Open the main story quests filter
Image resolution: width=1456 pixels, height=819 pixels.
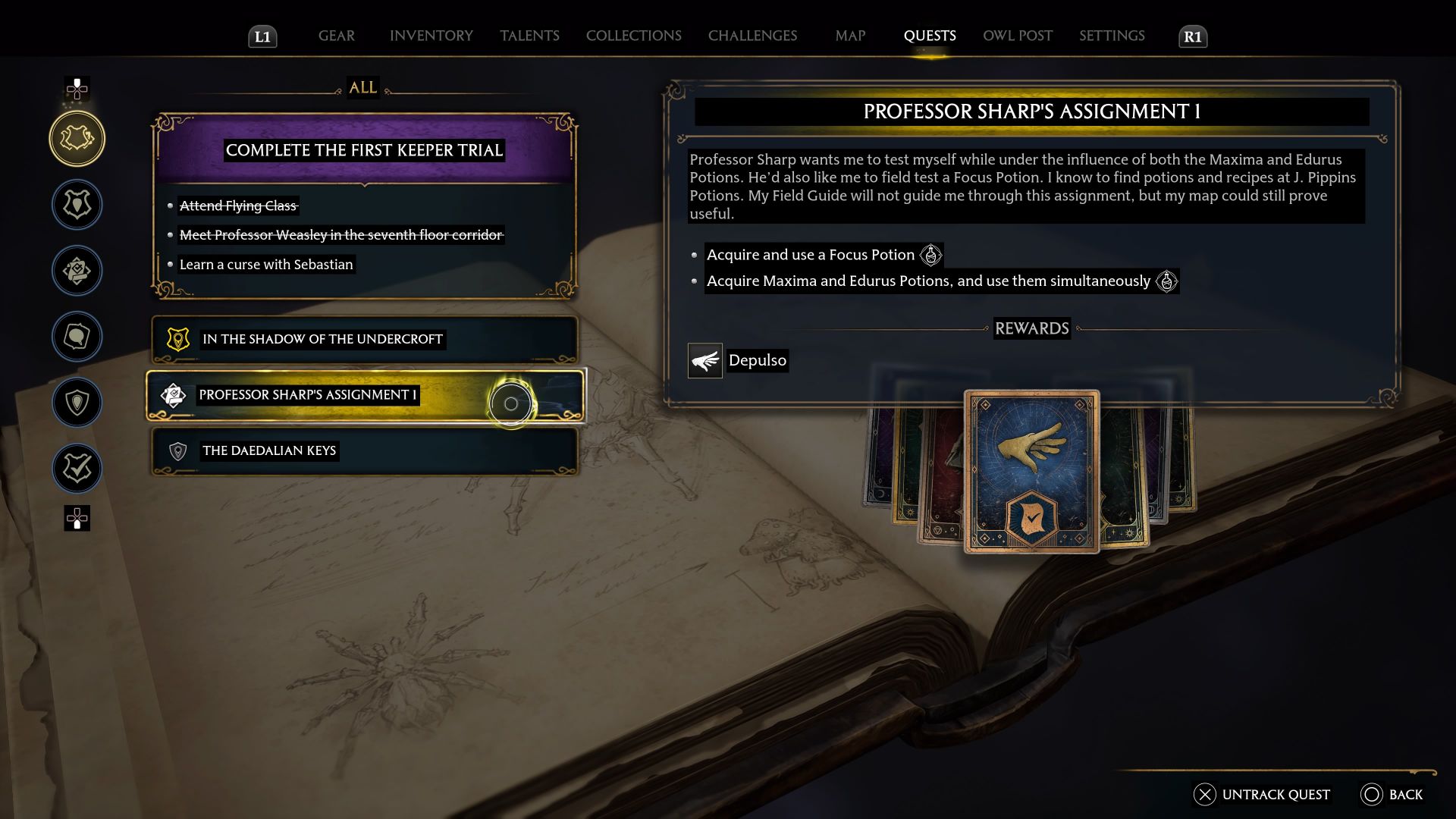click(77, 205)
